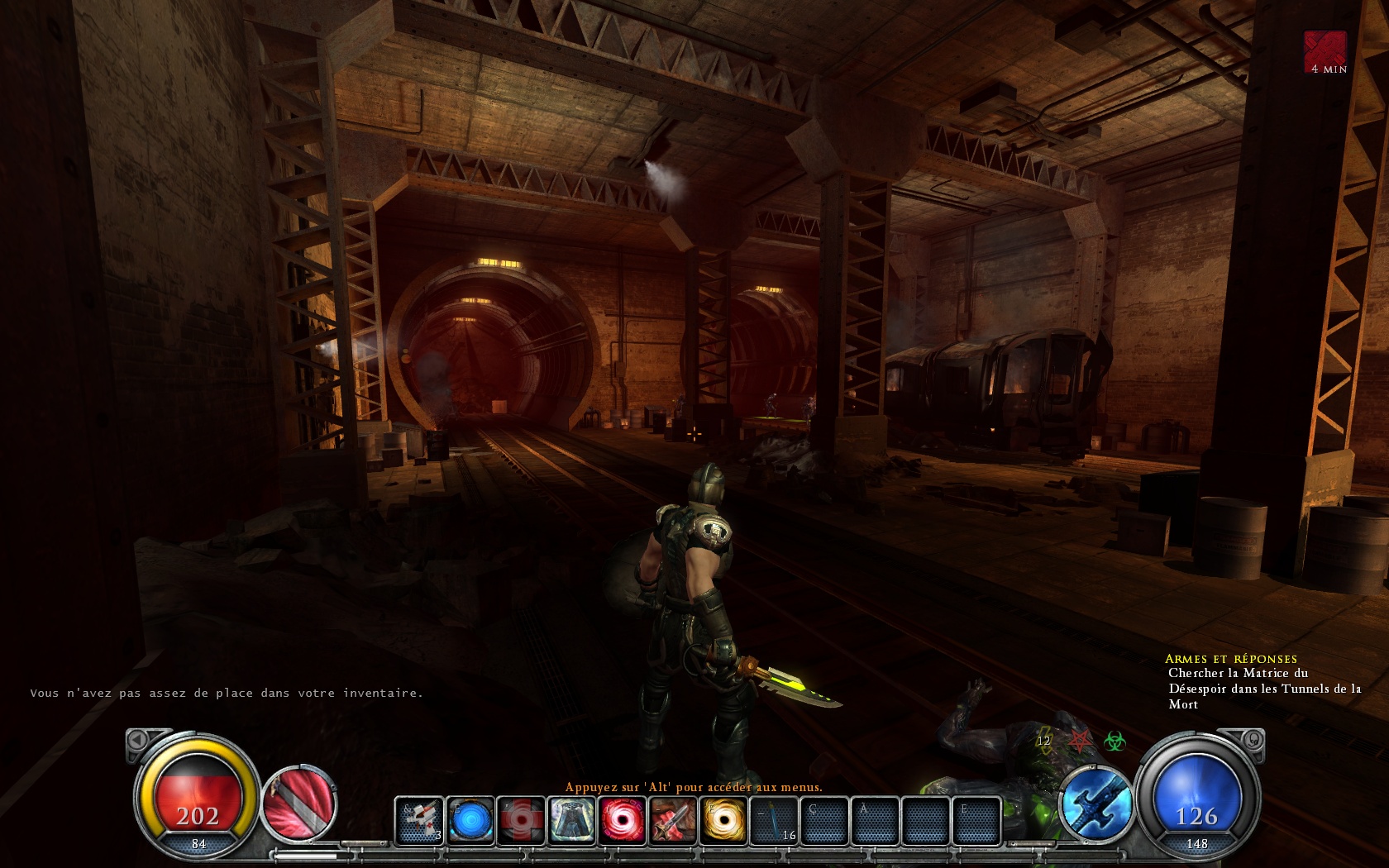This screenshot has width=1389, height=868.
Task: Use the medkit item in the hotbar
Action: pos(419,820)
